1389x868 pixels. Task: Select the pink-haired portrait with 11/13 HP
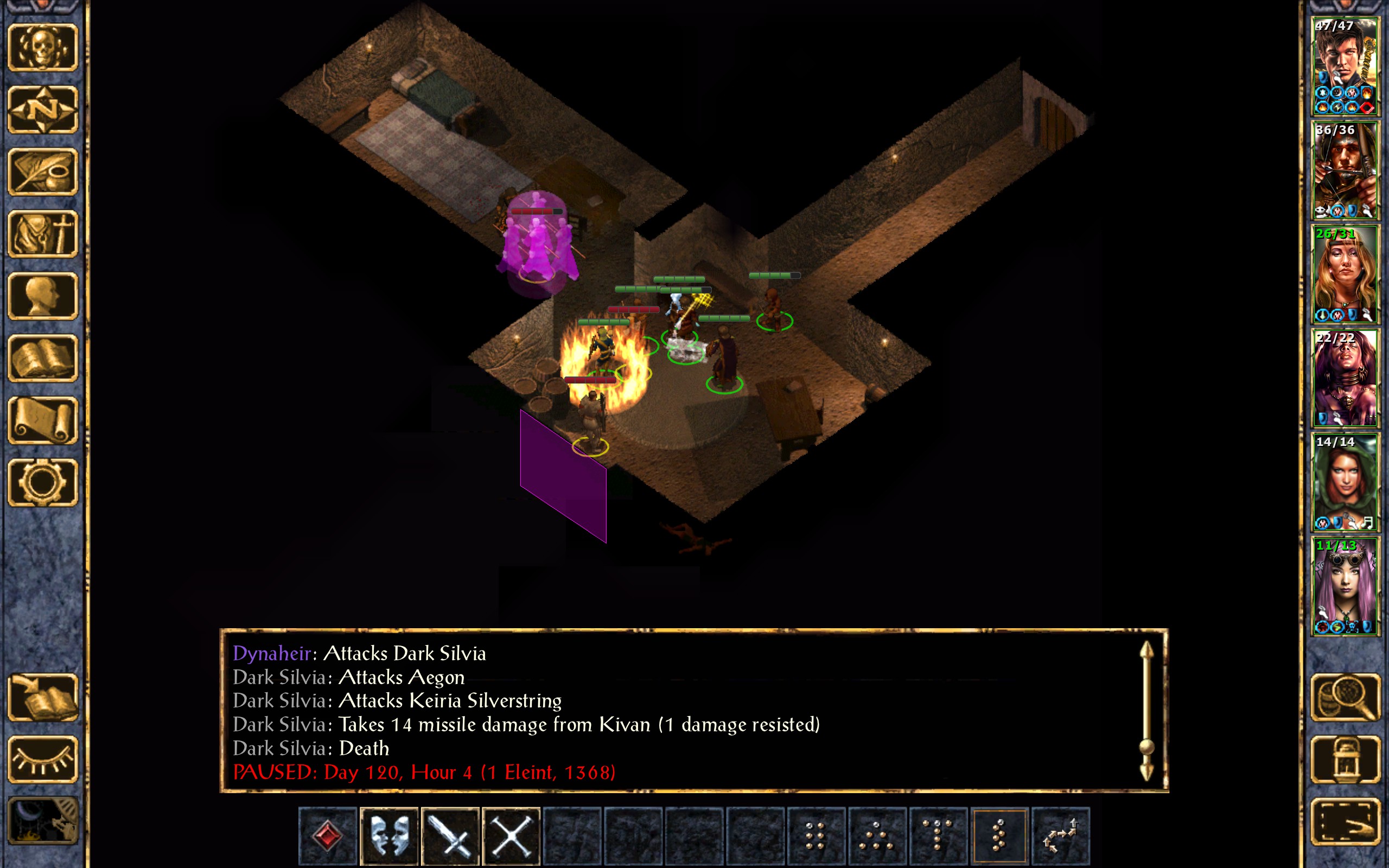pos(1344,586)
